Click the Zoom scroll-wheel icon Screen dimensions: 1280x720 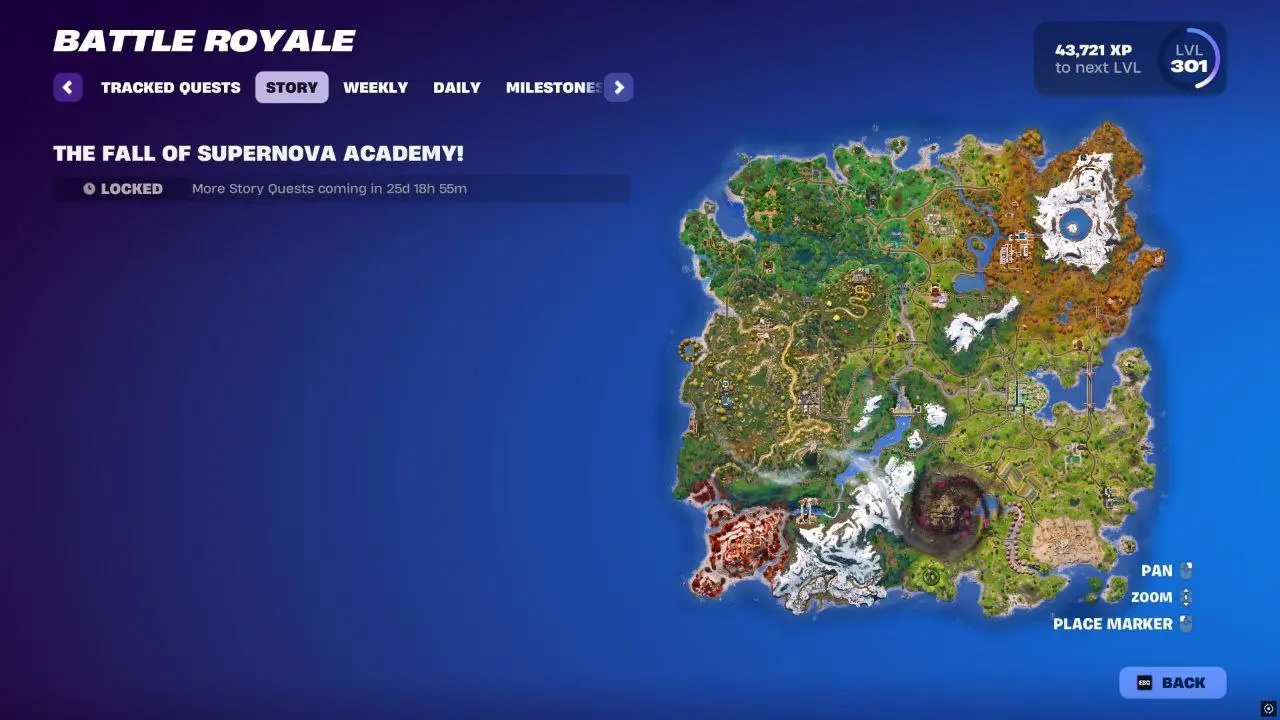pos(1184,596)
